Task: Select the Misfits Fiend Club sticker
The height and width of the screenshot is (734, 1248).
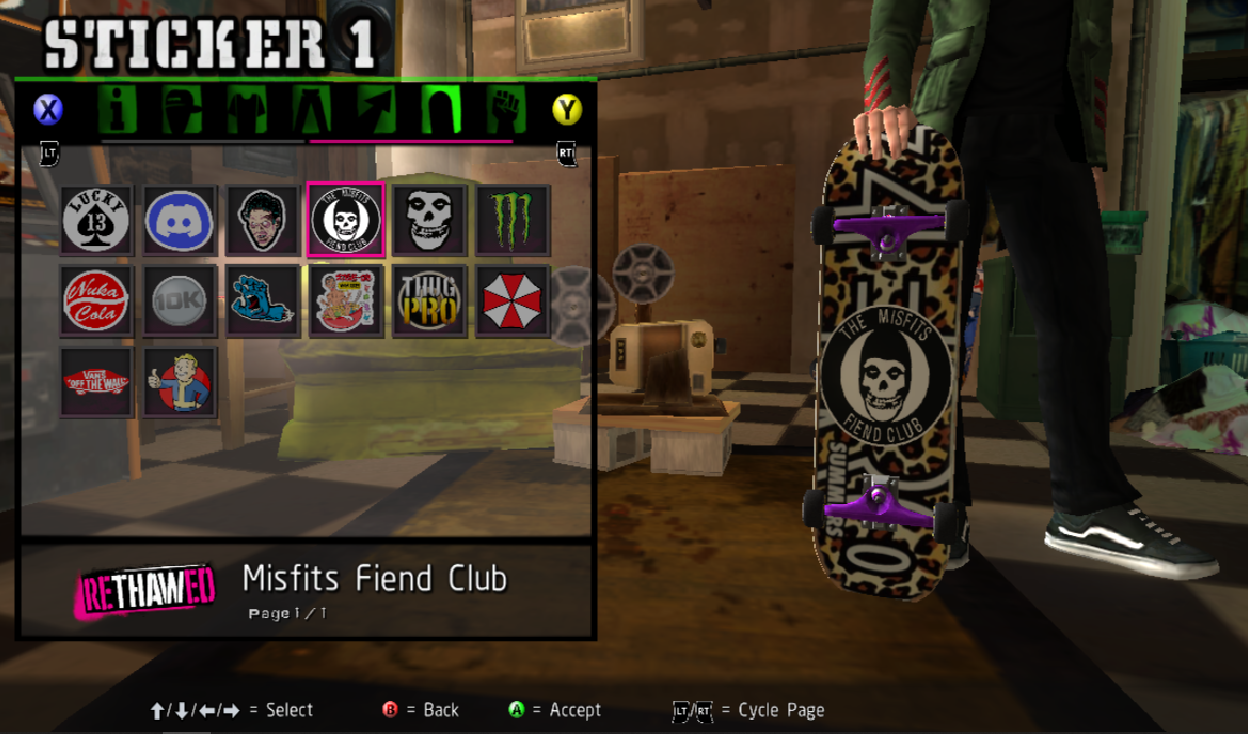Action: coord(346,220)
